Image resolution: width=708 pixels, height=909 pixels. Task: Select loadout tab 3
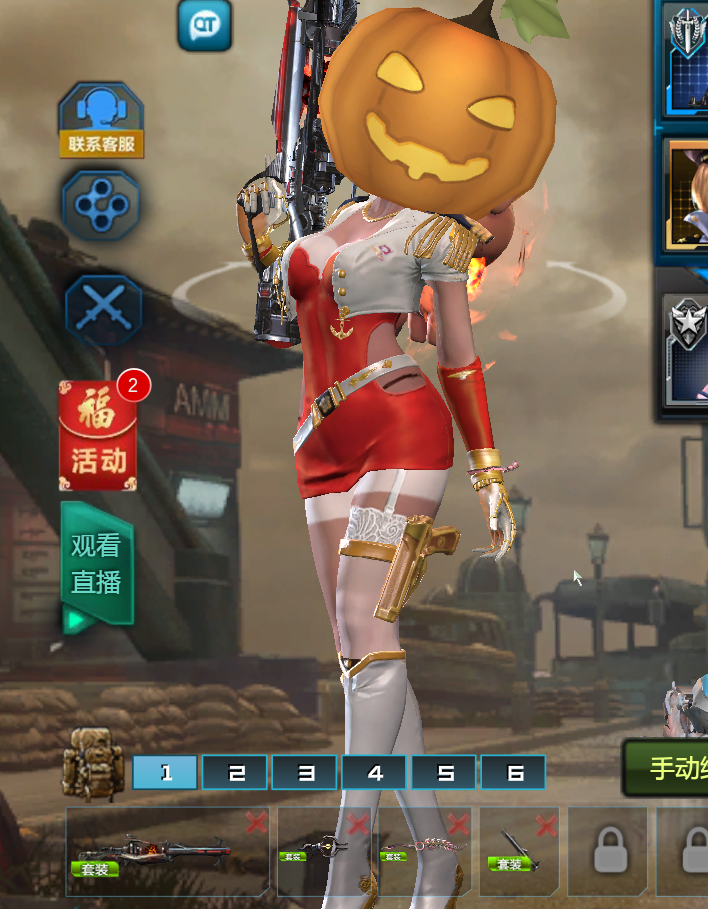point(304,772)
